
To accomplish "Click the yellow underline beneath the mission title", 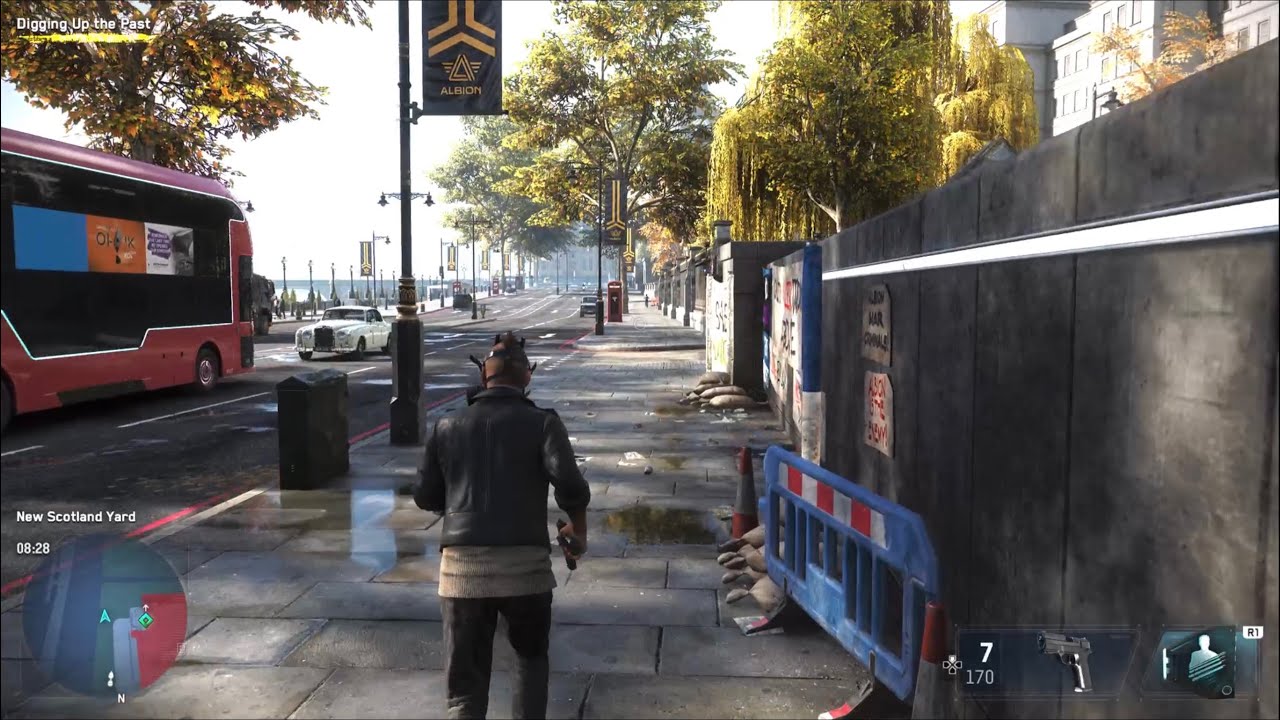I will (x=85, y=38).
